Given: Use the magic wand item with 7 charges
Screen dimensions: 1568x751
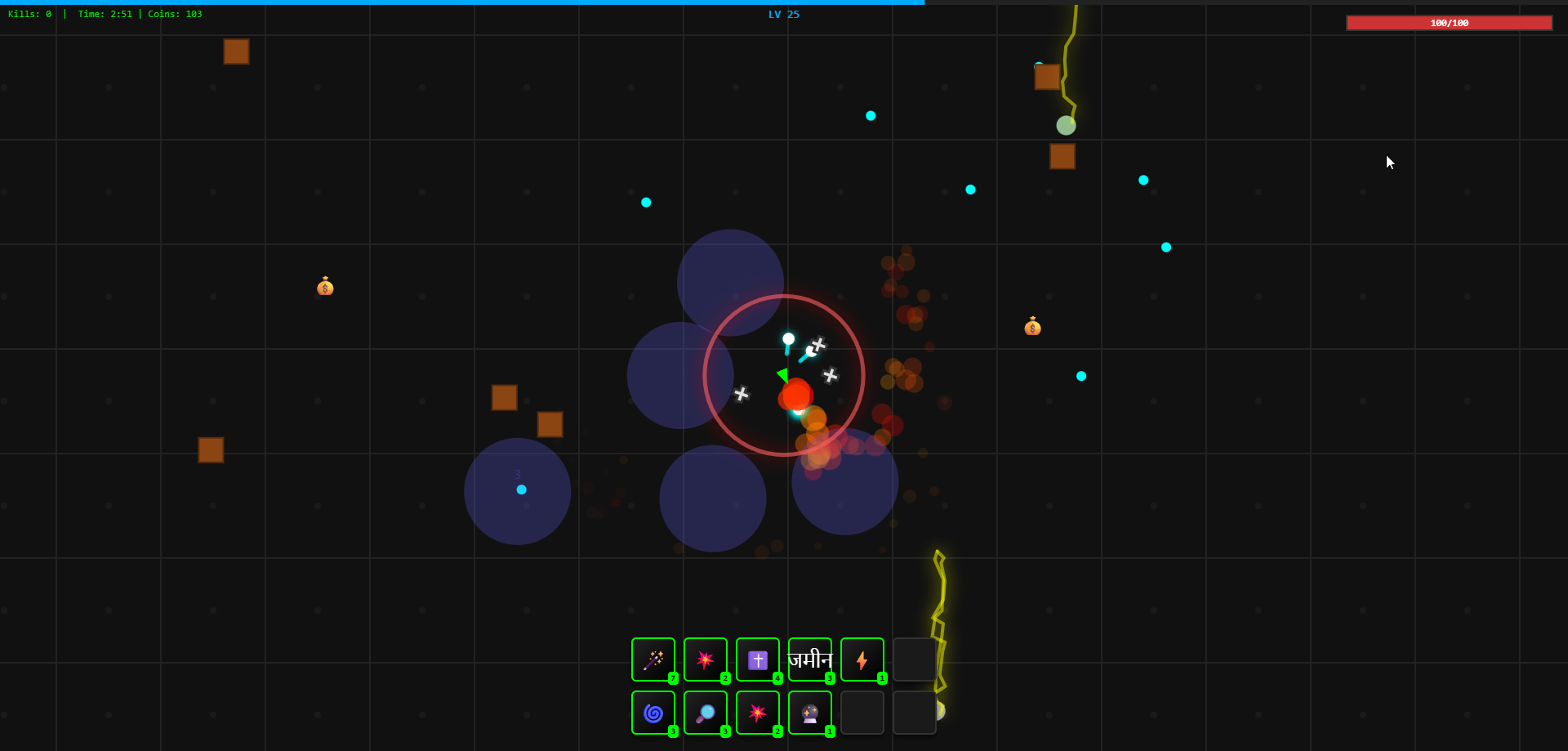Looking at the screenshot, I should point(653,660).
